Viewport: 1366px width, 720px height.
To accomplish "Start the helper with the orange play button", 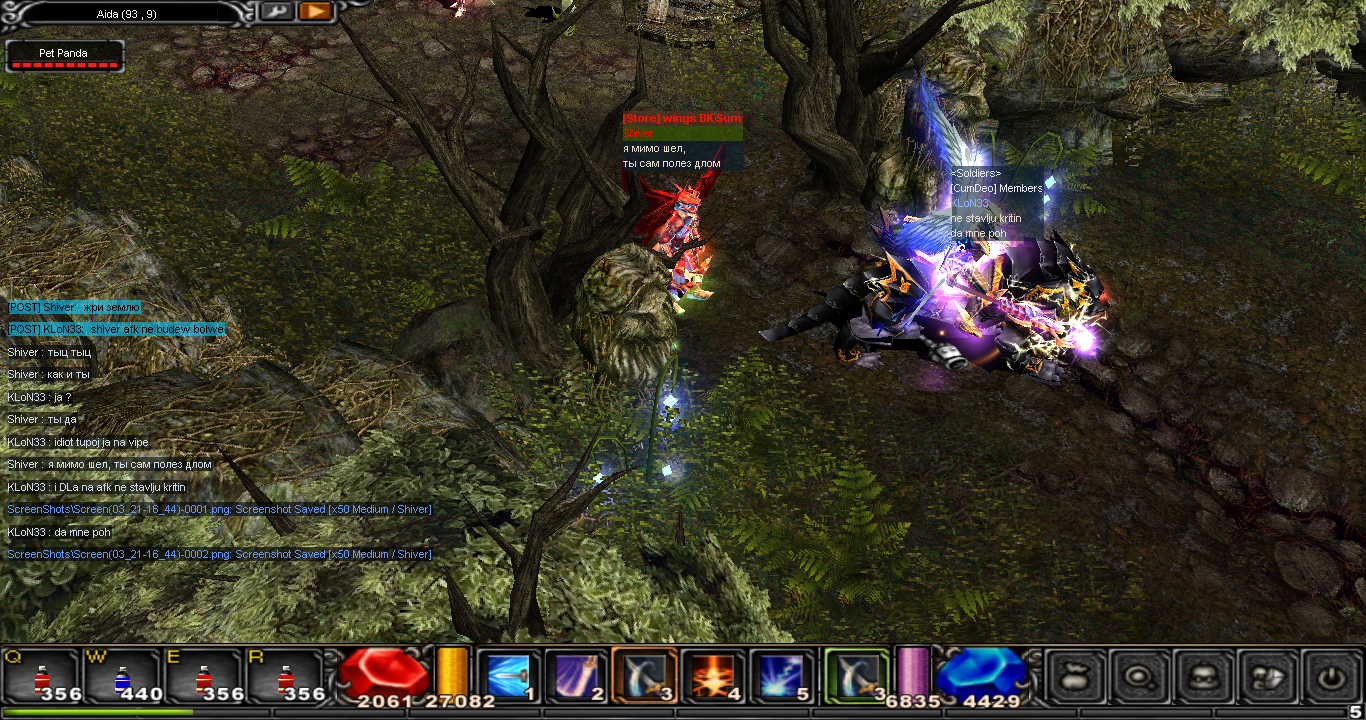I will pos(315,11).
